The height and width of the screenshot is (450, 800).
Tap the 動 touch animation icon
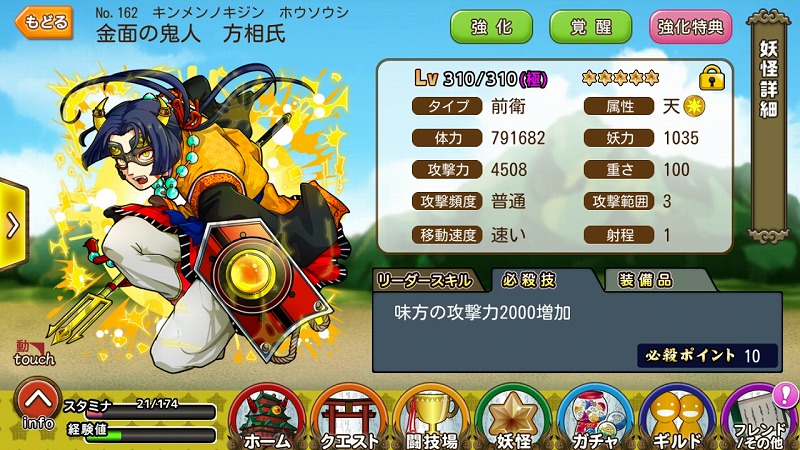[32, 352]
